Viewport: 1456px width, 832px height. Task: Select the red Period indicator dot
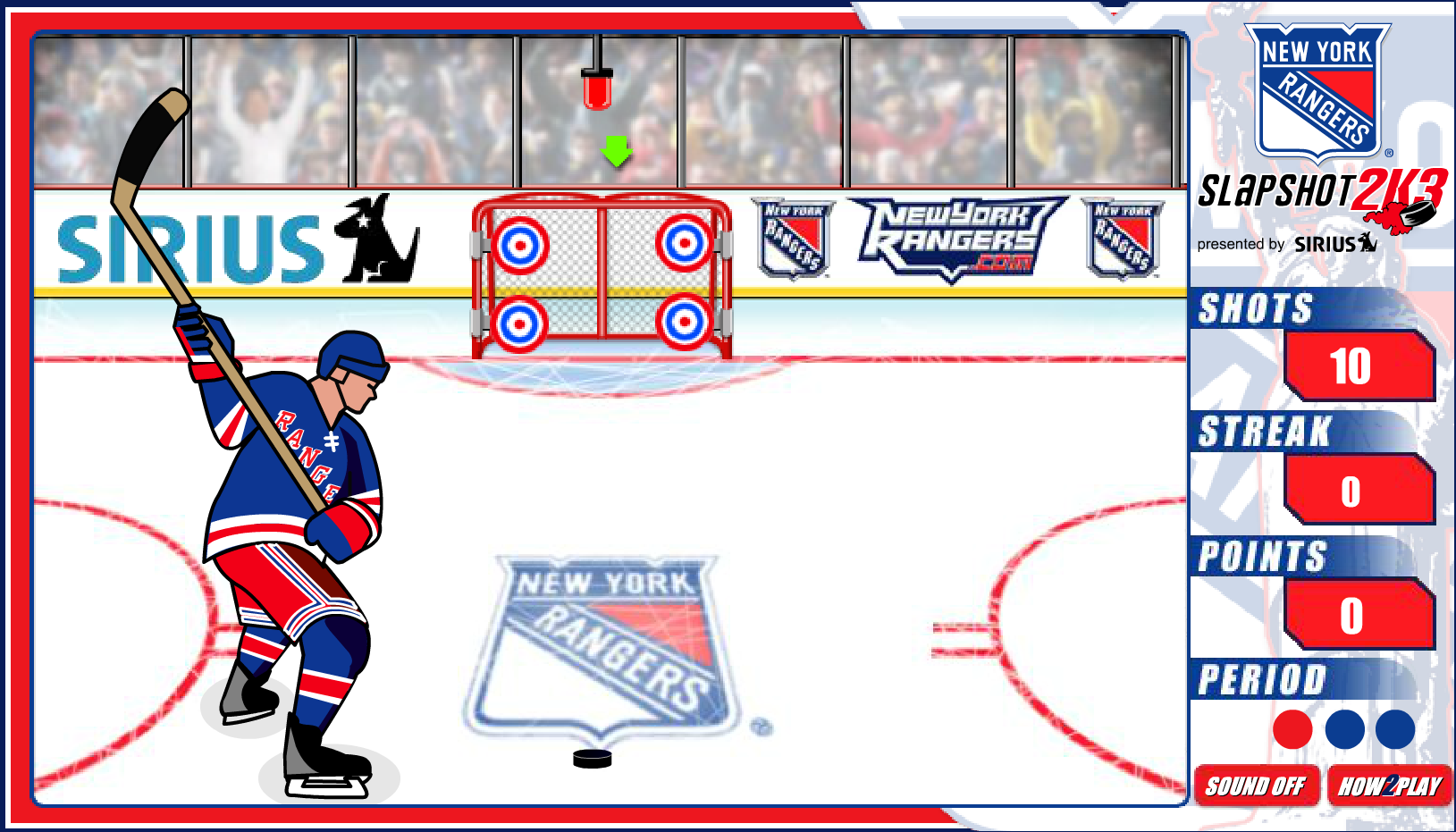[x=1291, y=727]
